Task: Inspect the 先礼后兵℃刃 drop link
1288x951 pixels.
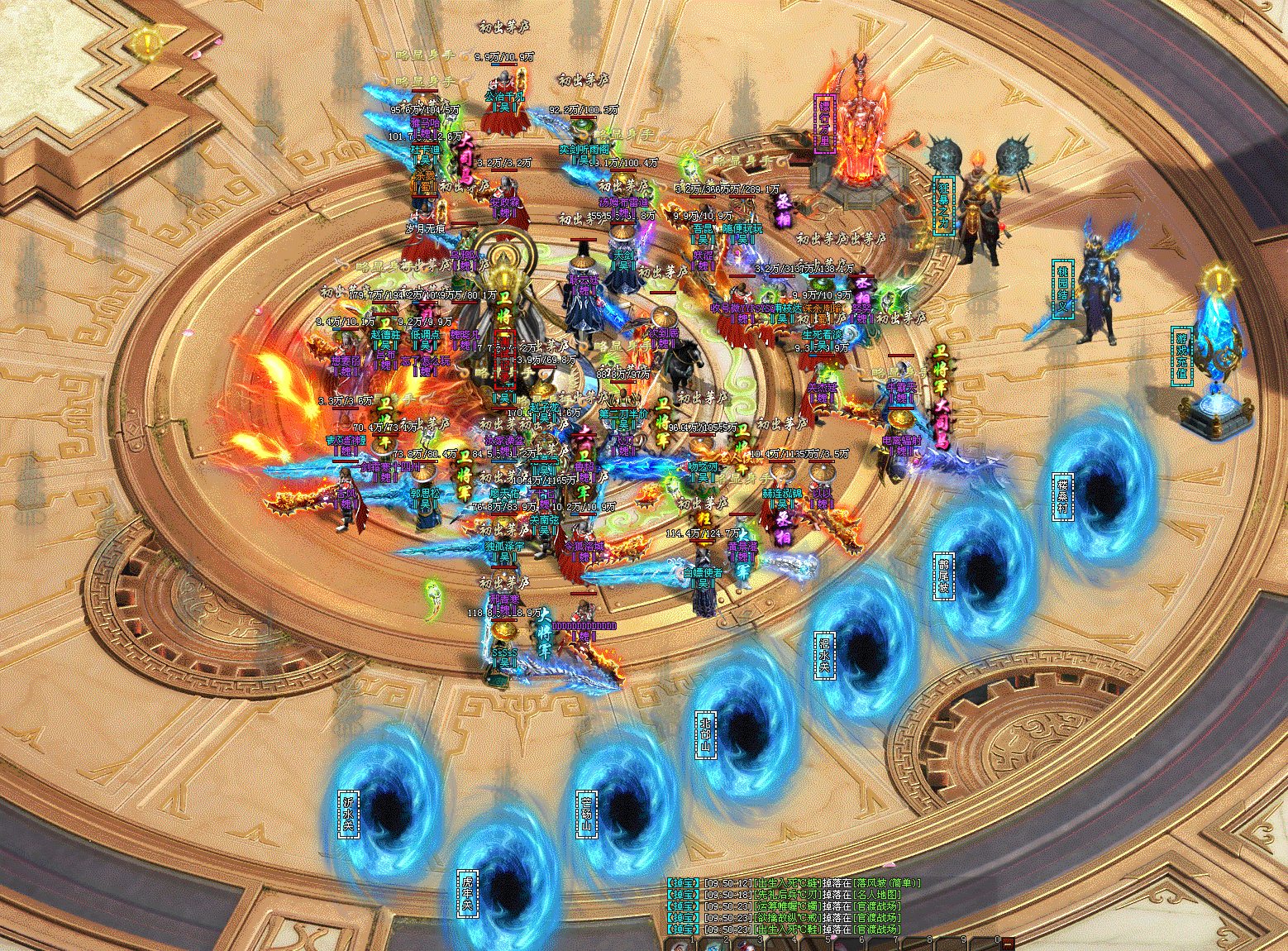Action: click(x=789, y=895)
